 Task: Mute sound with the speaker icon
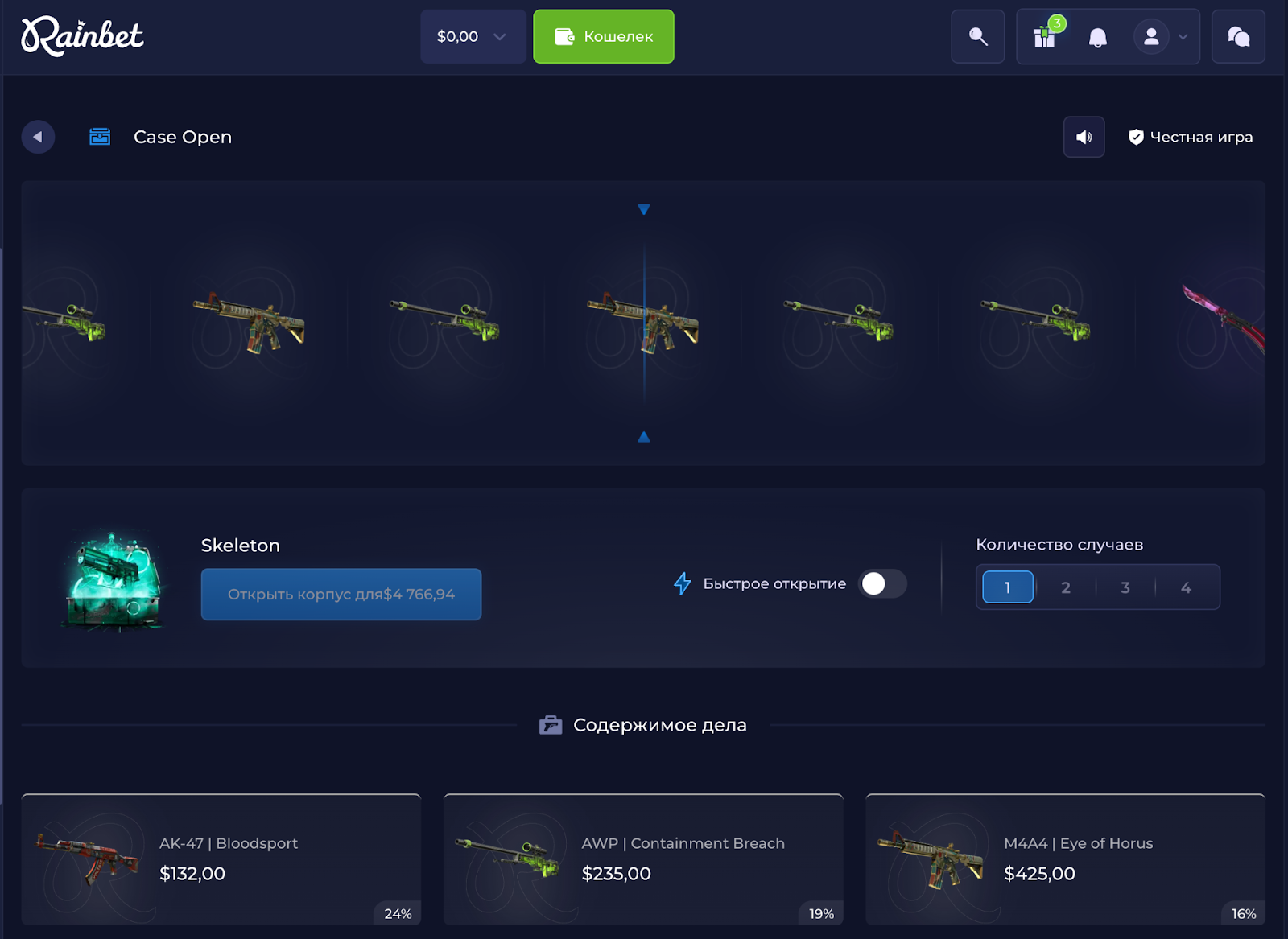coord(1084,137)
